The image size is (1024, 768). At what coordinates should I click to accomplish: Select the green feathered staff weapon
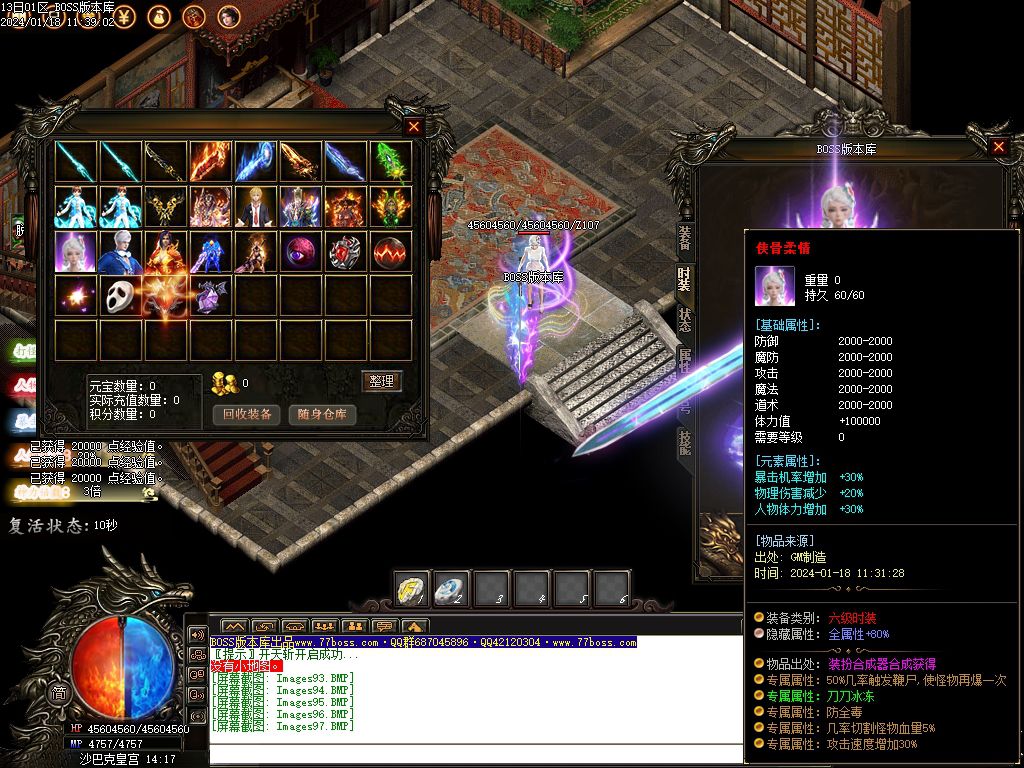(391, 161)
